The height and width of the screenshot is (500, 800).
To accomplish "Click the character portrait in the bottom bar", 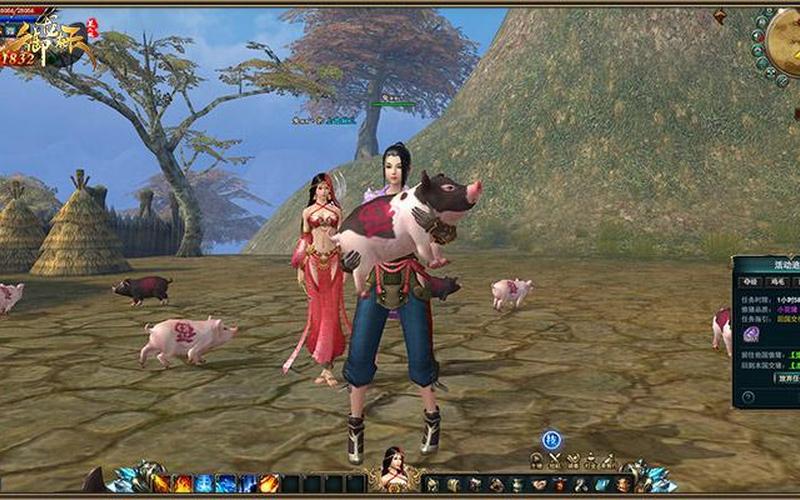I will point(393,469).
